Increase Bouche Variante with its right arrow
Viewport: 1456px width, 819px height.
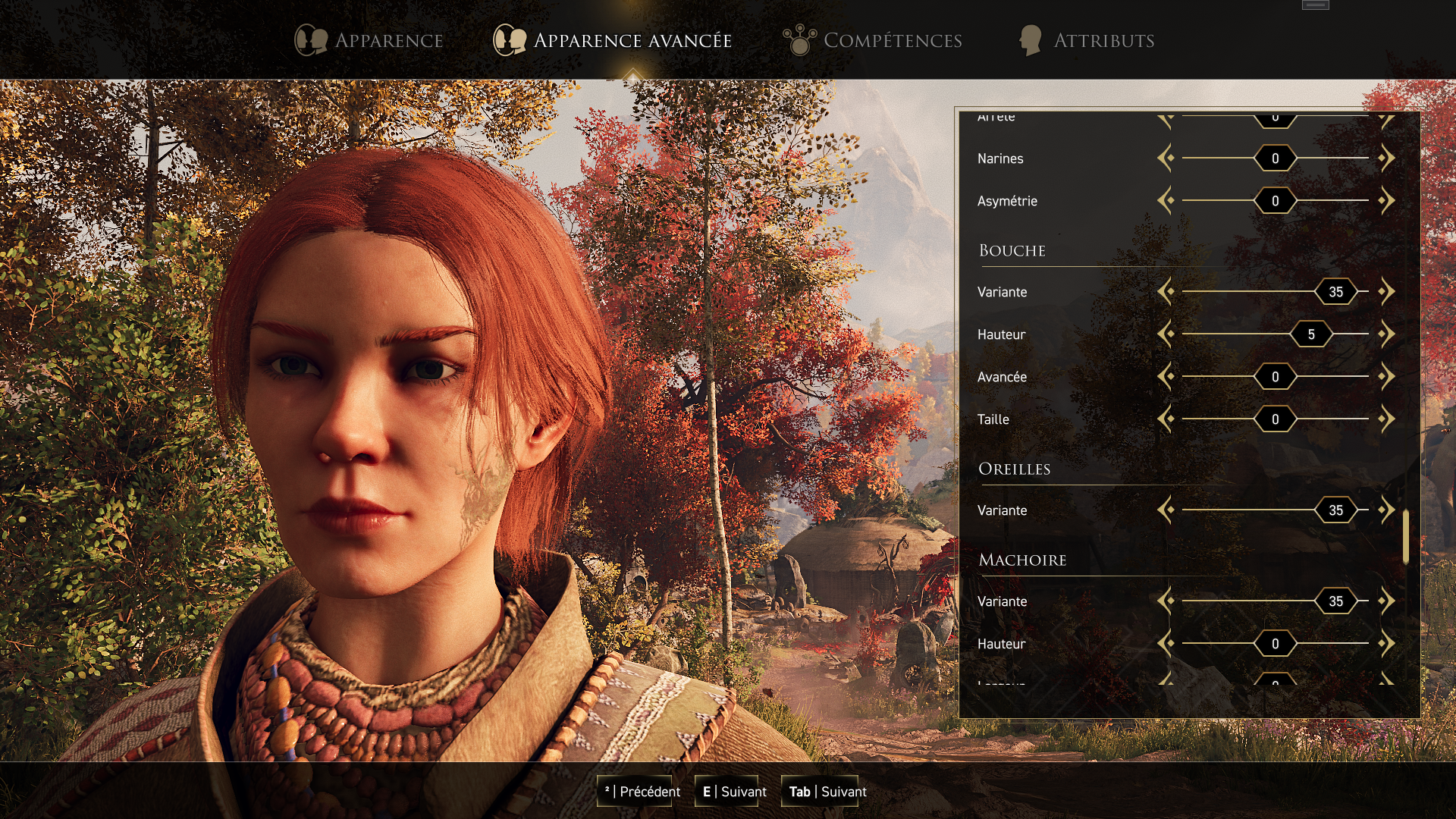click(x=1388, y=291)
